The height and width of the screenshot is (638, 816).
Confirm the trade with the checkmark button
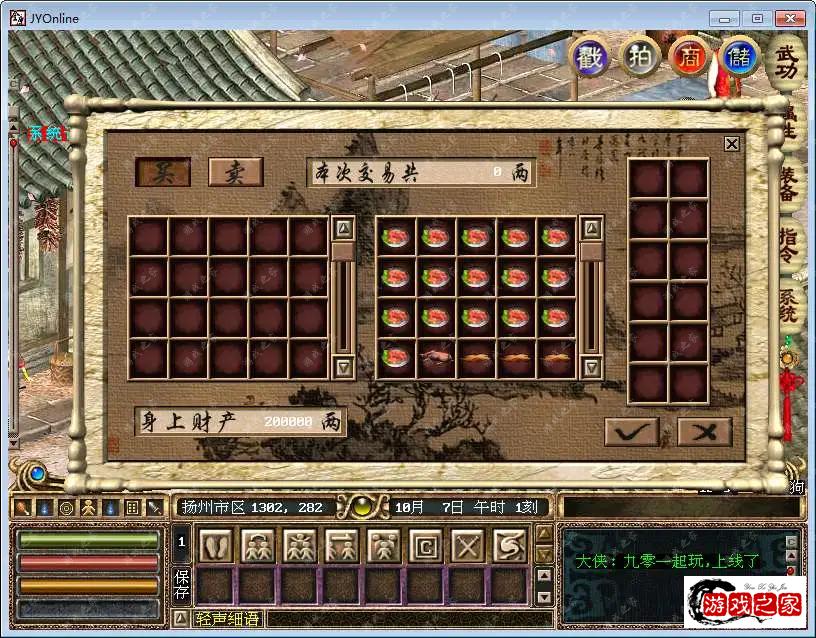point(632,431)
